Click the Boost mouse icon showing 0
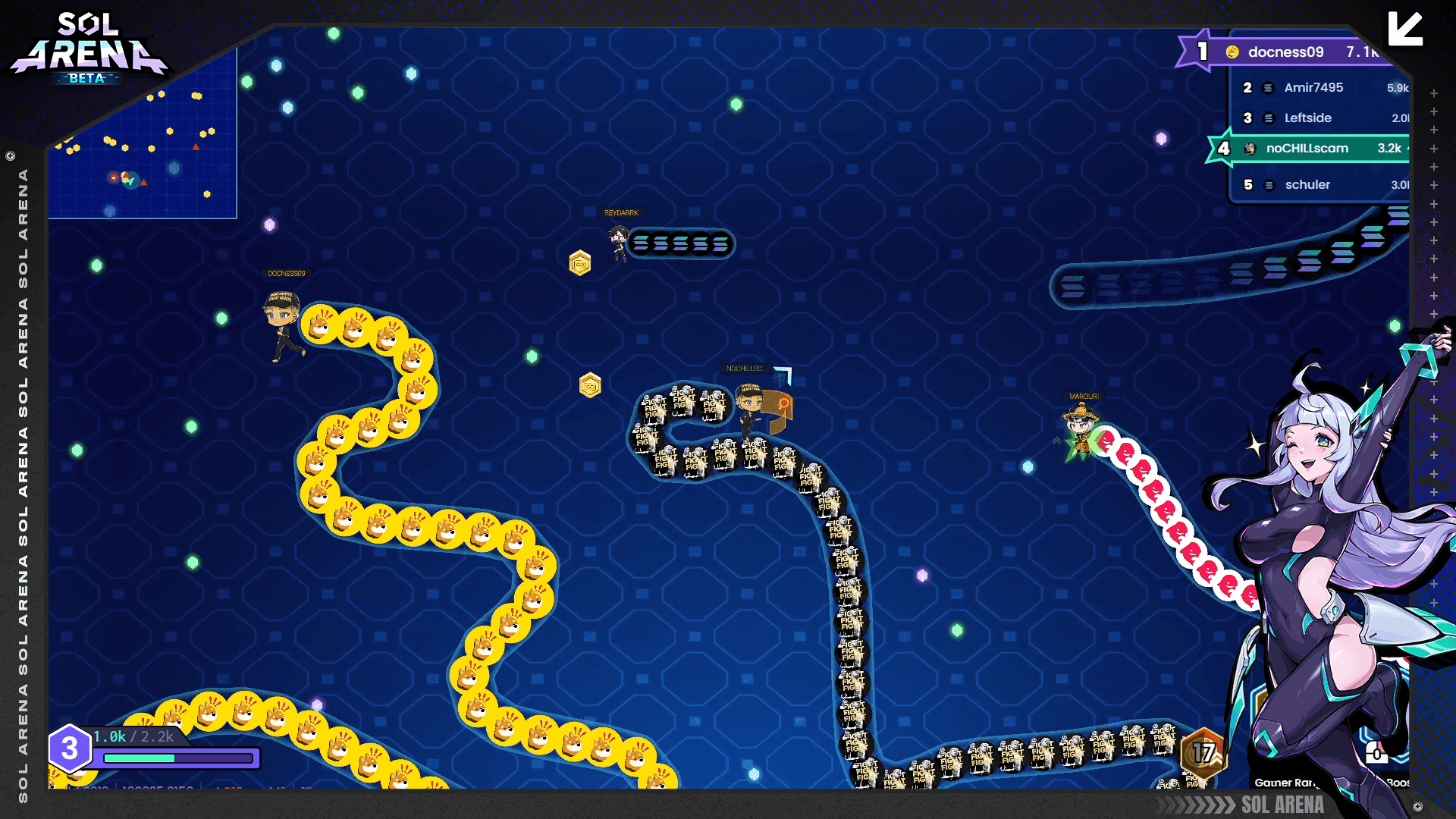The width and height of the screenshot is (1456, 819). [1376, 753]
